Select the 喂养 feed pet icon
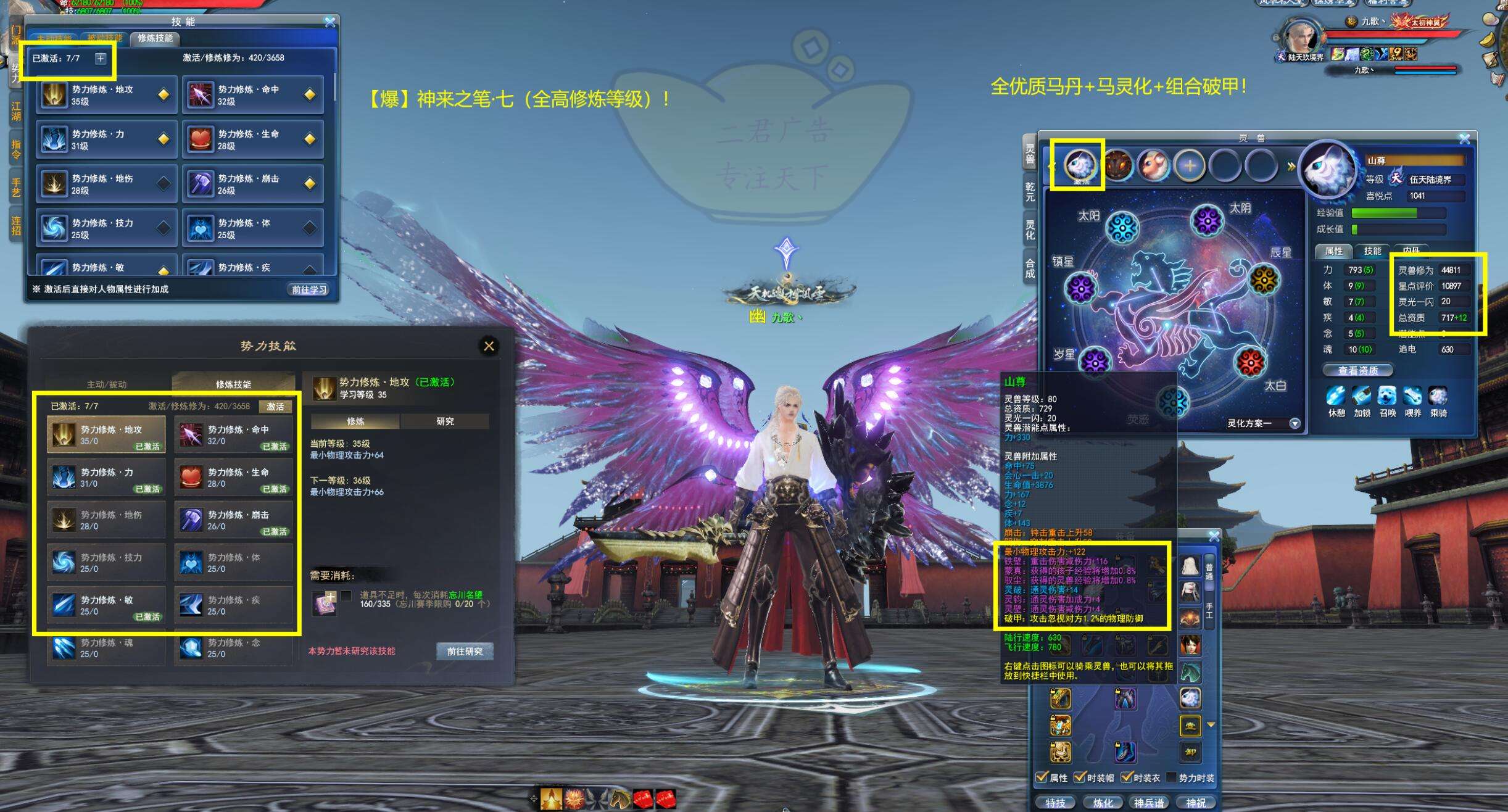The image size is (1508, 812). 1412,397
